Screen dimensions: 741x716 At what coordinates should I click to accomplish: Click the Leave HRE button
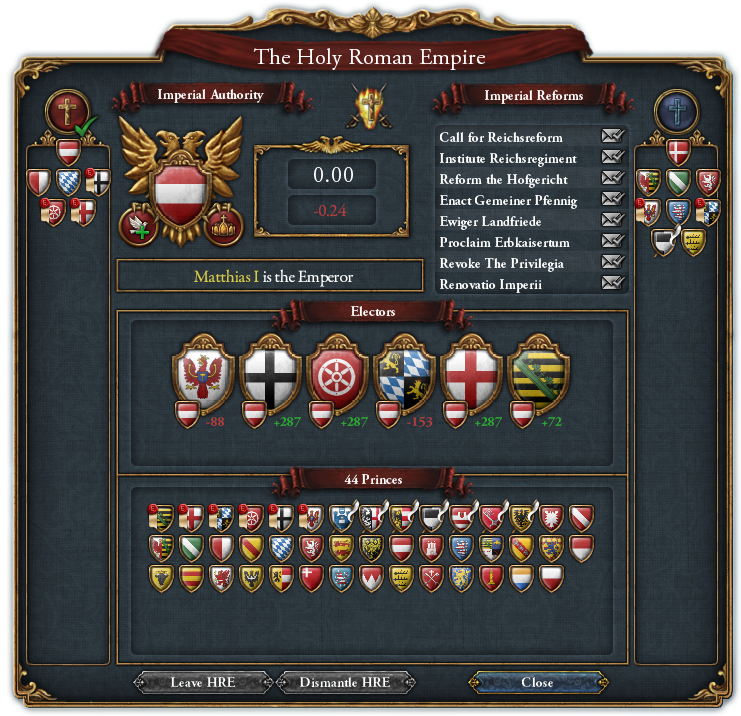[x=201, y=683]
